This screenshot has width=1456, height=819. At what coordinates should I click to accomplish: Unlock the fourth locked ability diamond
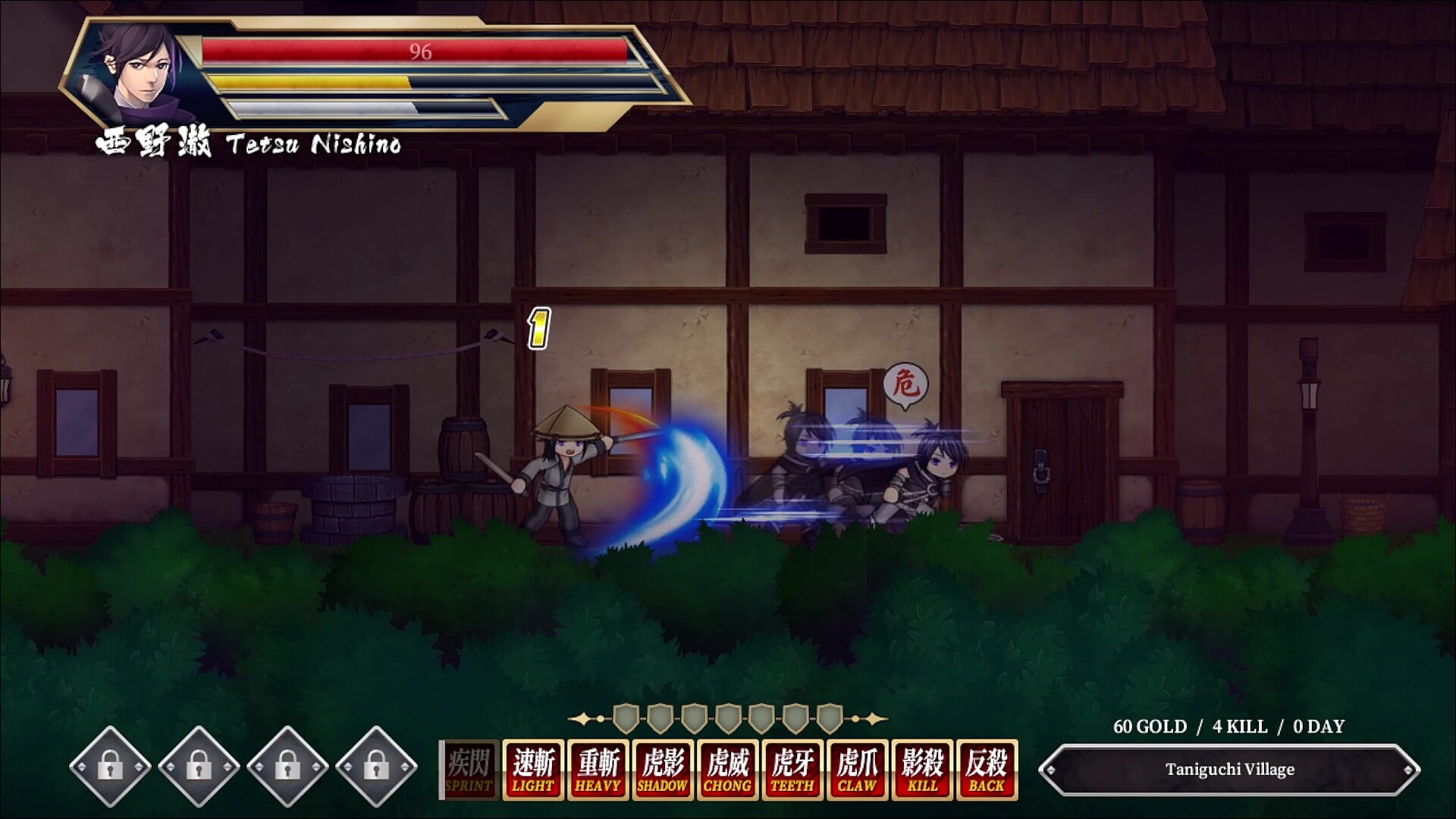point(376,768)
